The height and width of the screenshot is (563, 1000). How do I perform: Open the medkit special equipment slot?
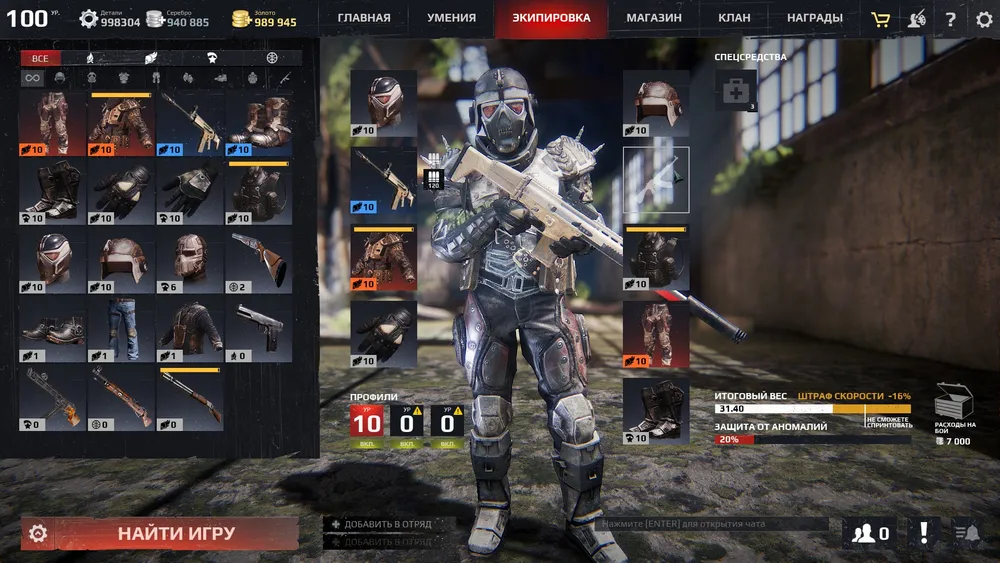coord(735,90)
